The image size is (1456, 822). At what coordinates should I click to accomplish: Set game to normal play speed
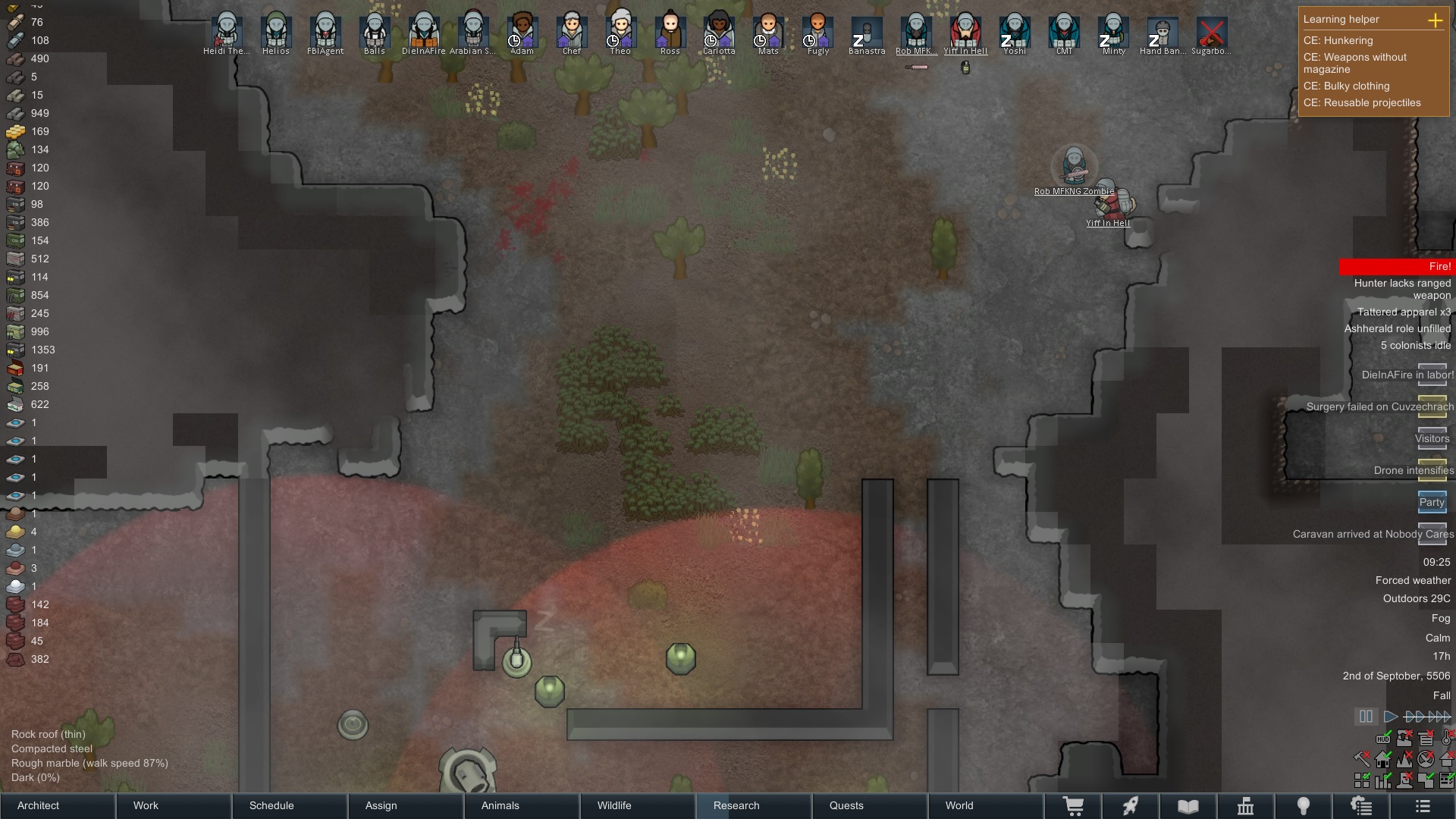tap(1390, 716)
